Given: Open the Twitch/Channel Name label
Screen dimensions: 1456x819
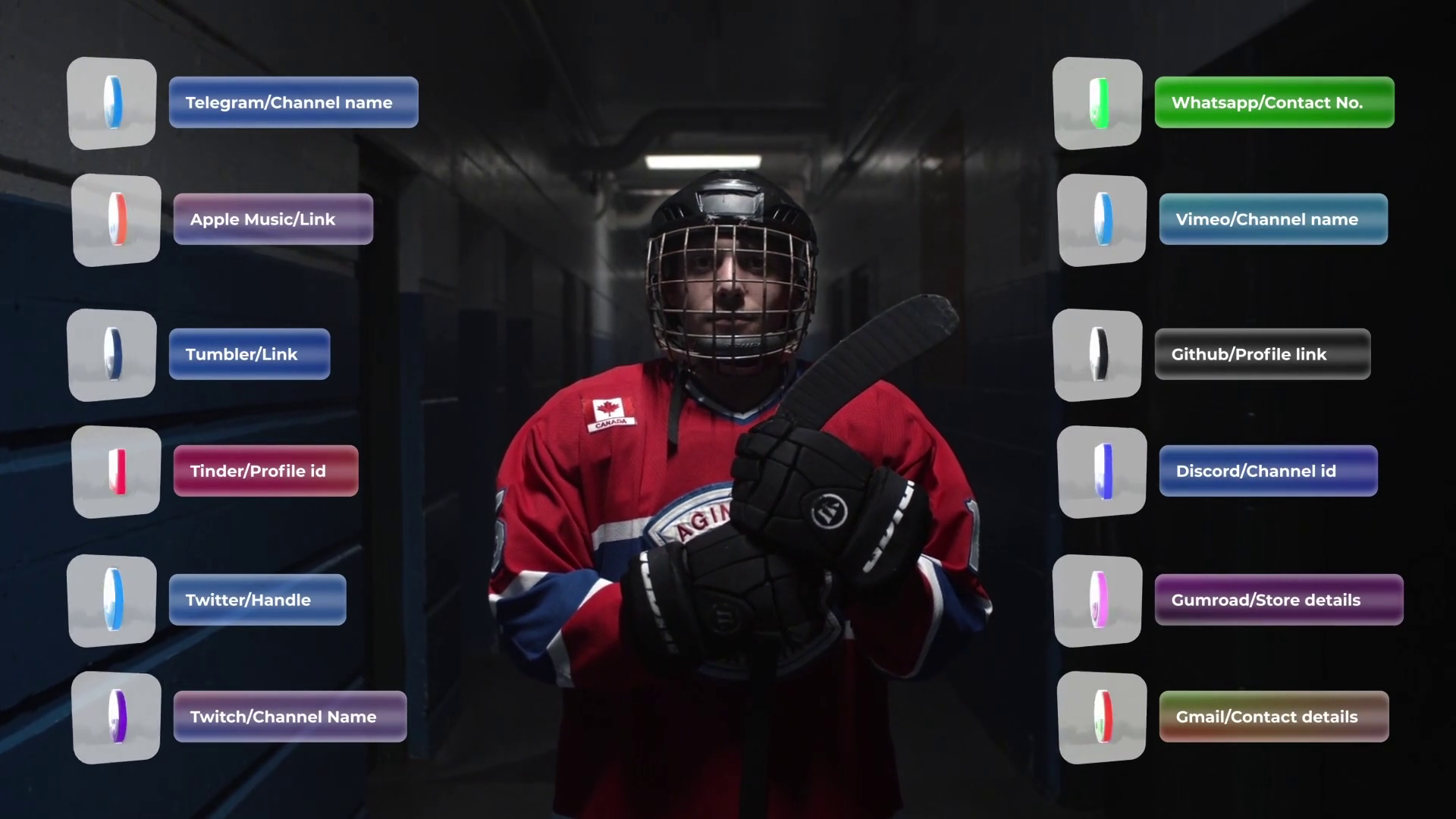Looking at the screenshot, I should coord(290,717).
